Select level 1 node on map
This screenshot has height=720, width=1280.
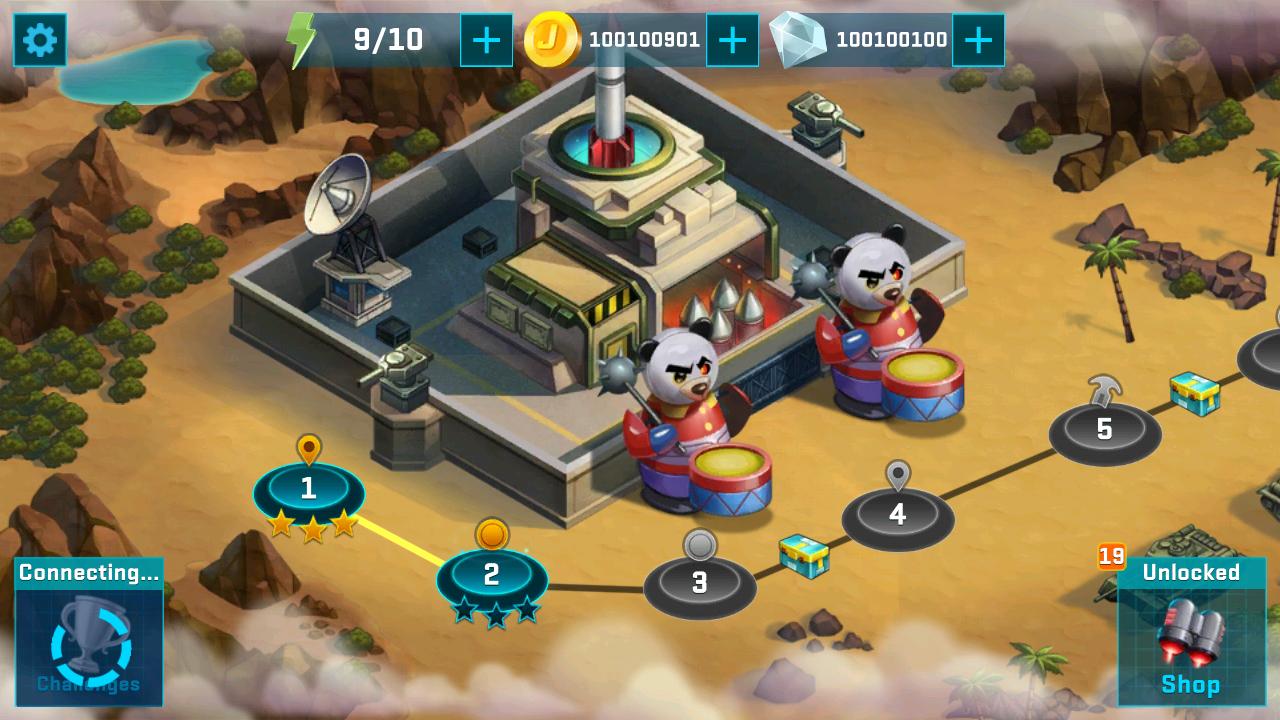tap(308, 489)
